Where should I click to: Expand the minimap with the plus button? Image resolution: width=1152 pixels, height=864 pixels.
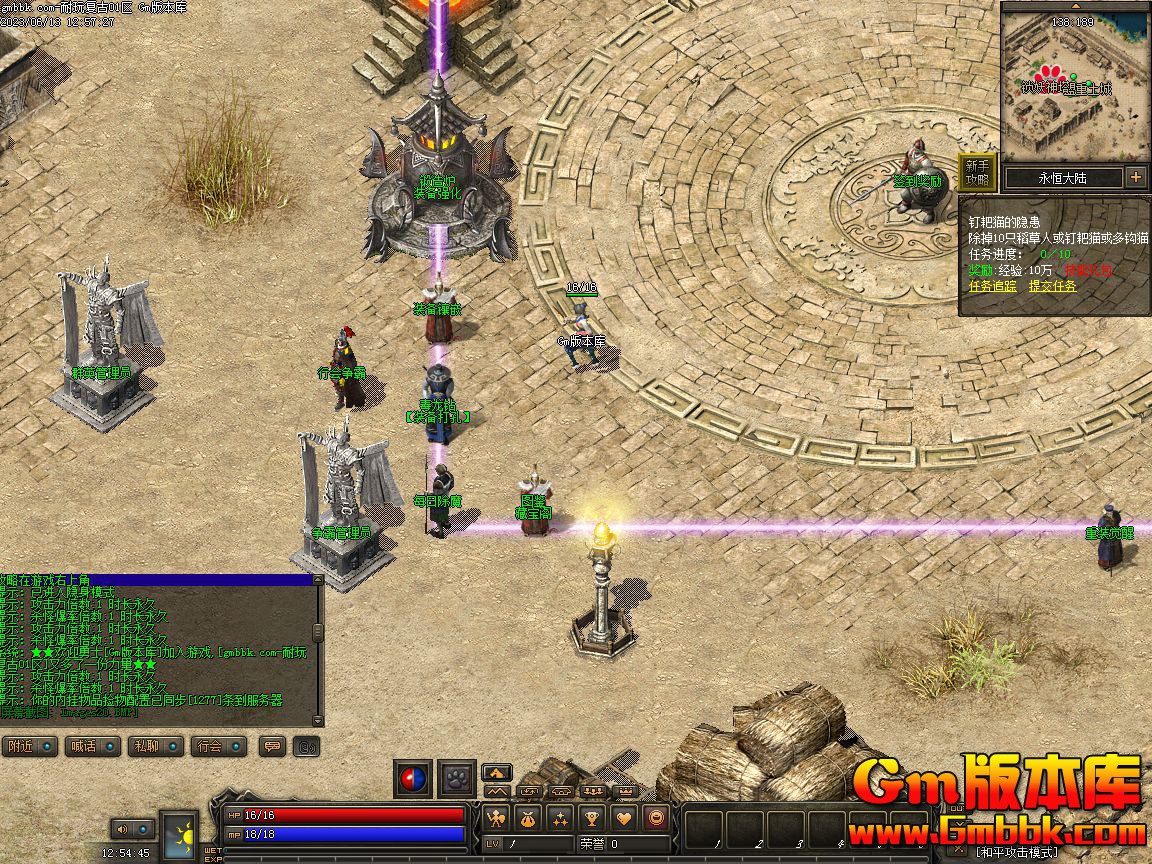click(x=1136, y=178)
